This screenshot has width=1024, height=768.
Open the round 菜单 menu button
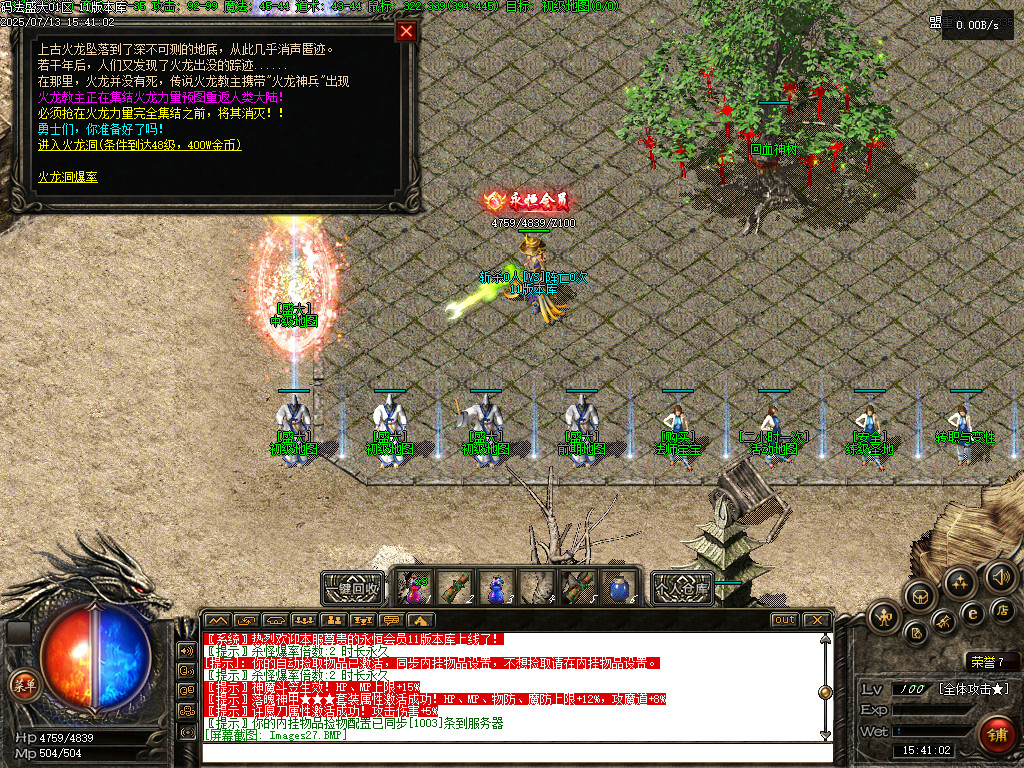click(x=22, y=684)
